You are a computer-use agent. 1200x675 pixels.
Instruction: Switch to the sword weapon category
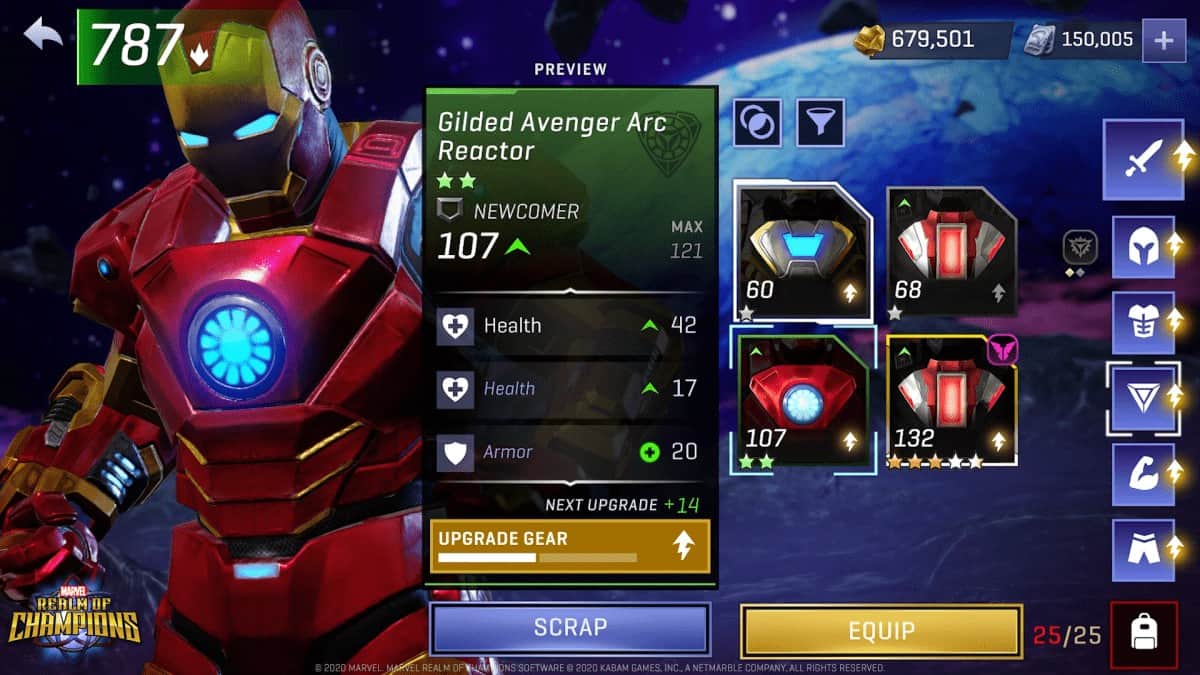[x=1142, y=159]
